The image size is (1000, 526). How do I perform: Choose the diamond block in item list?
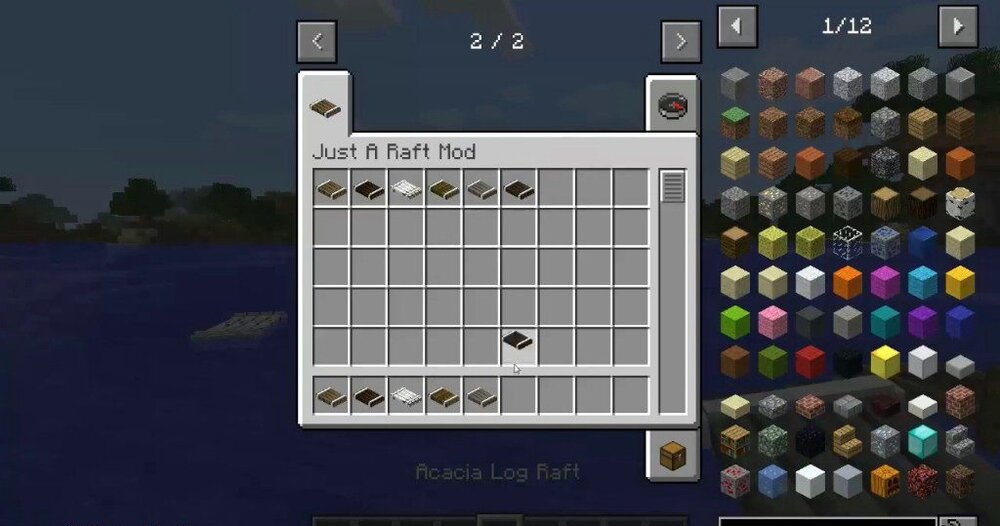pyautogui.click(x=922, y=441)
